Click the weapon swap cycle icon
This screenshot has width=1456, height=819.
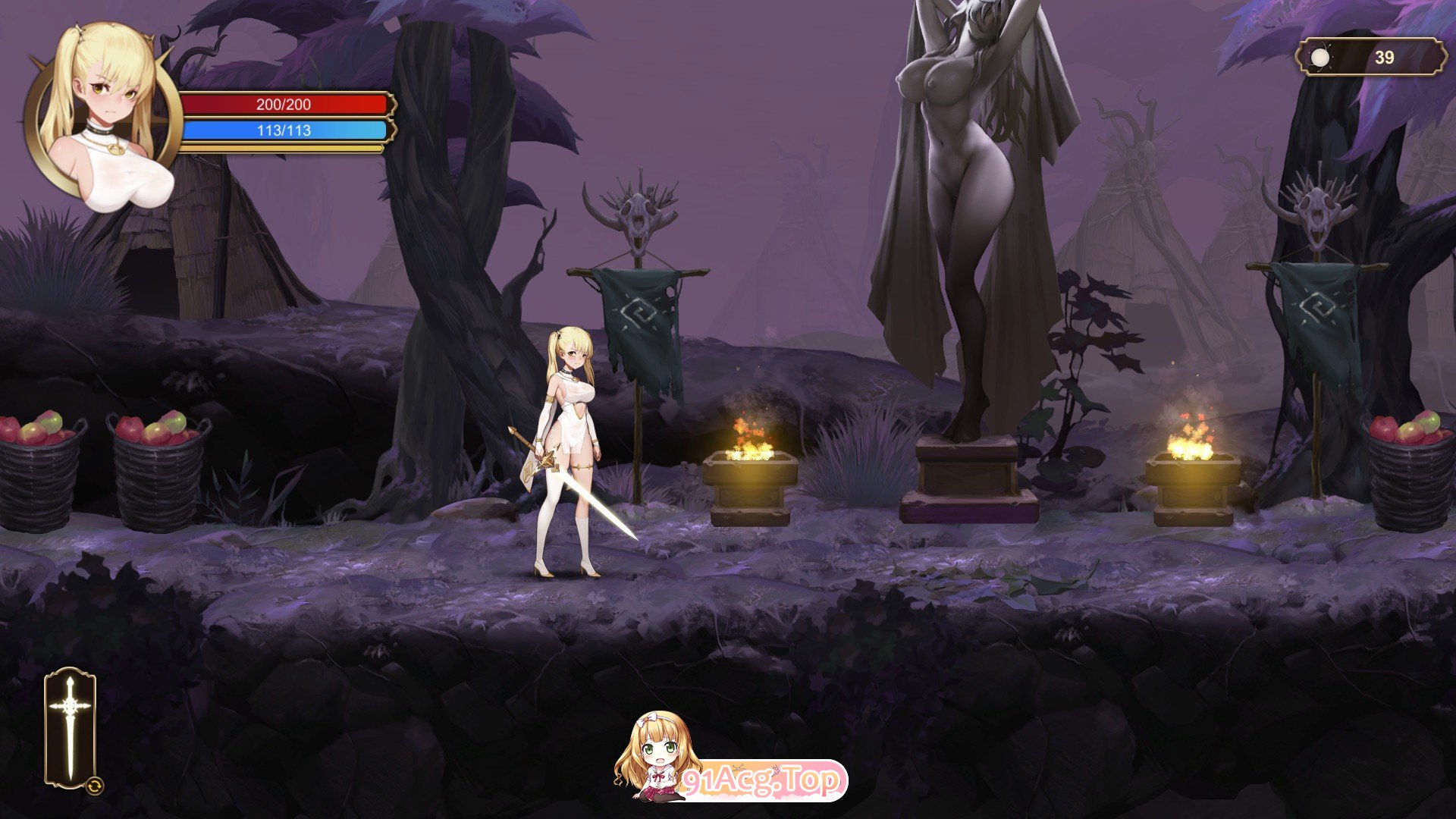point(95,785)
